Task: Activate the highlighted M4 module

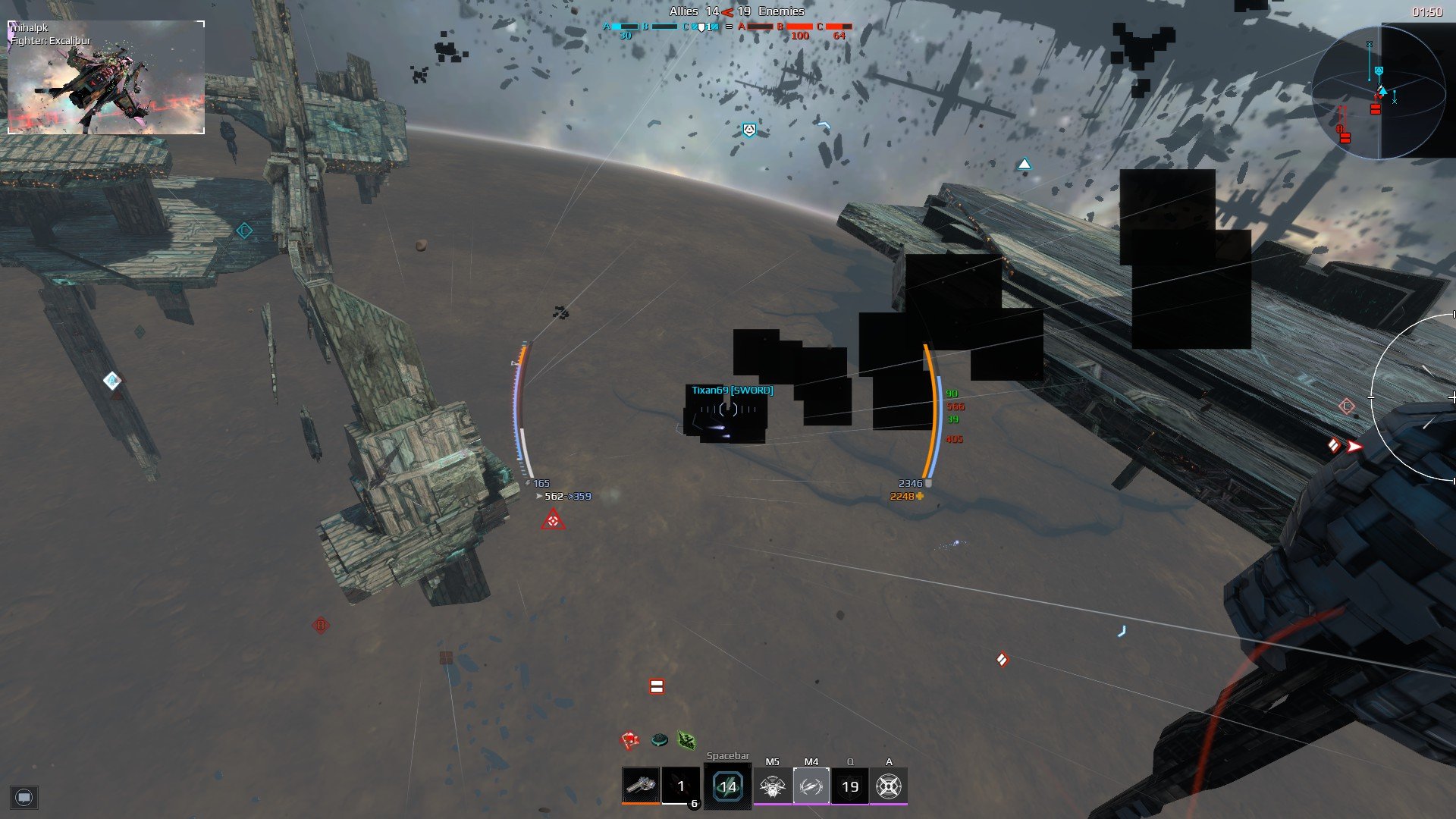Action: point(811,786)
